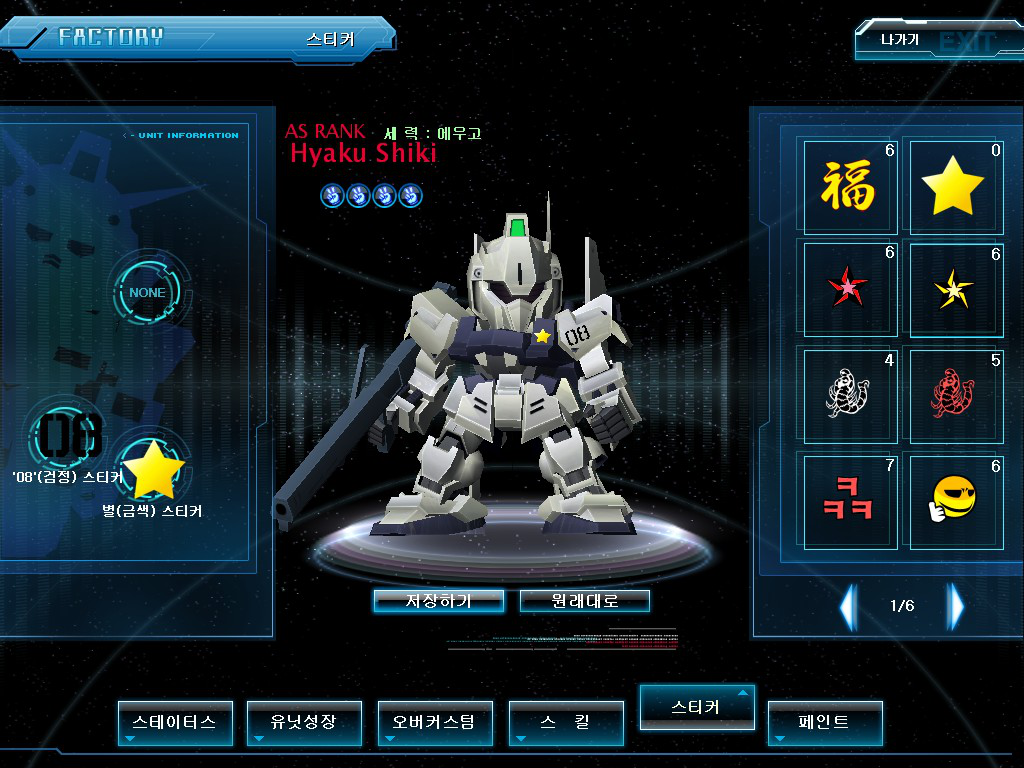Select the empty NONE sticker slot
1024x768 pixels.
pos(148,293)
